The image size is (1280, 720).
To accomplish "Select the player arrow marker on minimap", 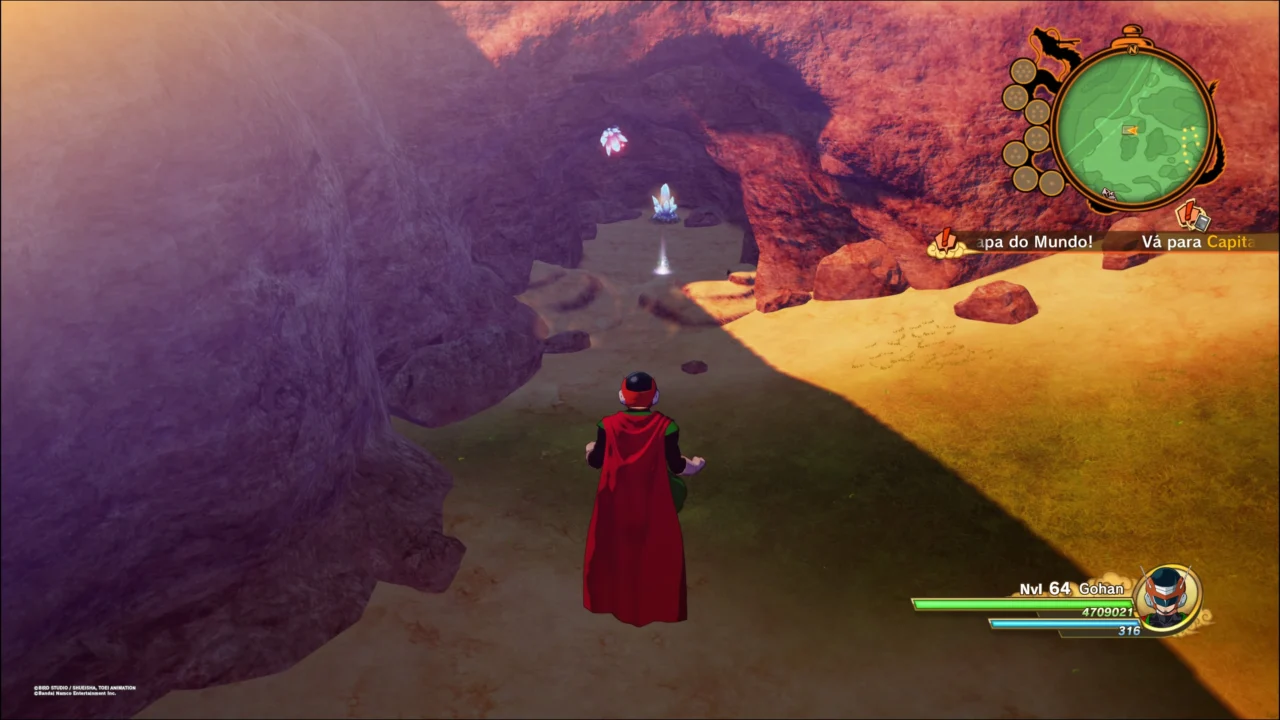I will (x=1131, y=129).
